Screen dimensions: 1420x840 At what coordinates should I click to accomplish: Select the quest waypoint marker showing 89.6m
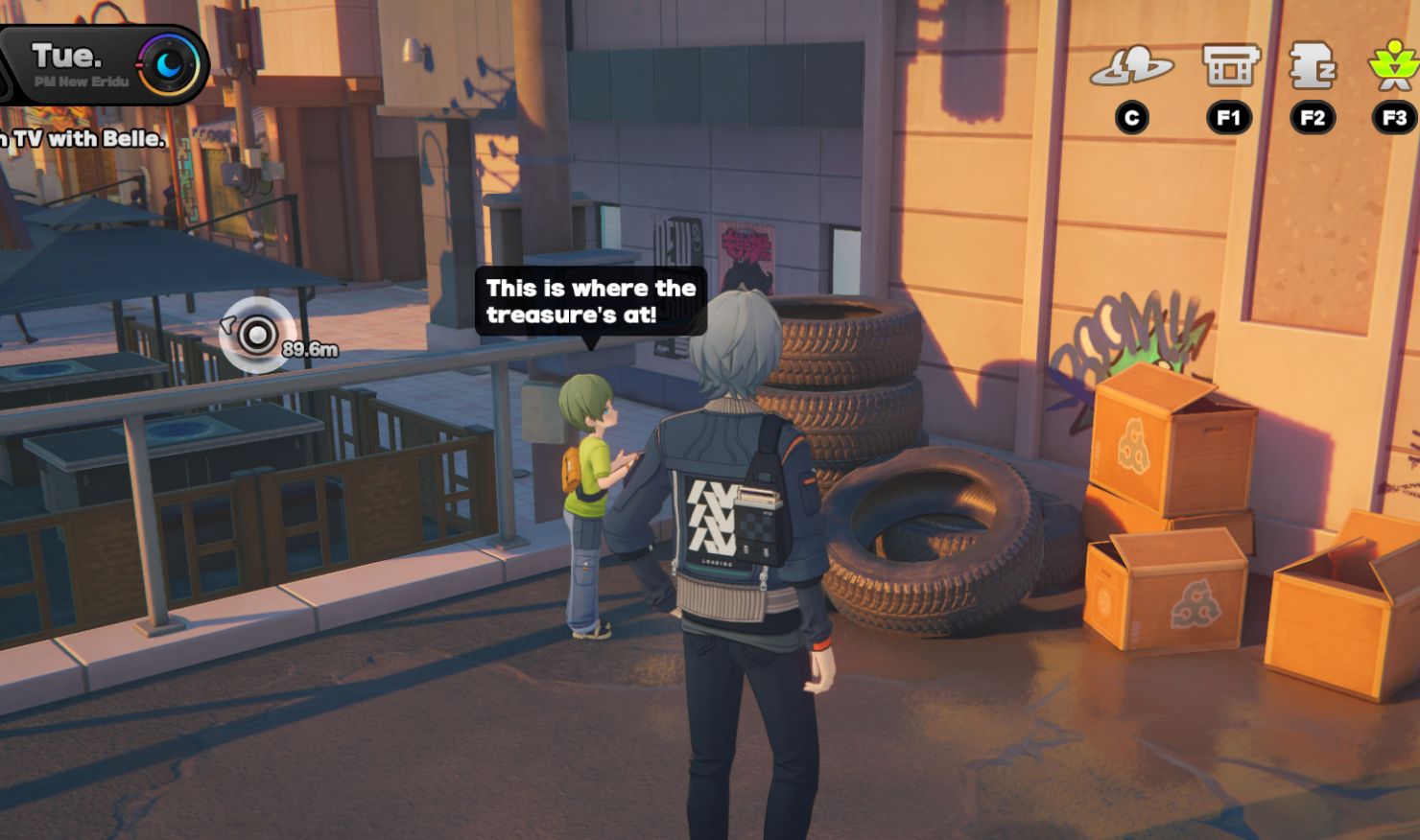click(x=257, y=335)
